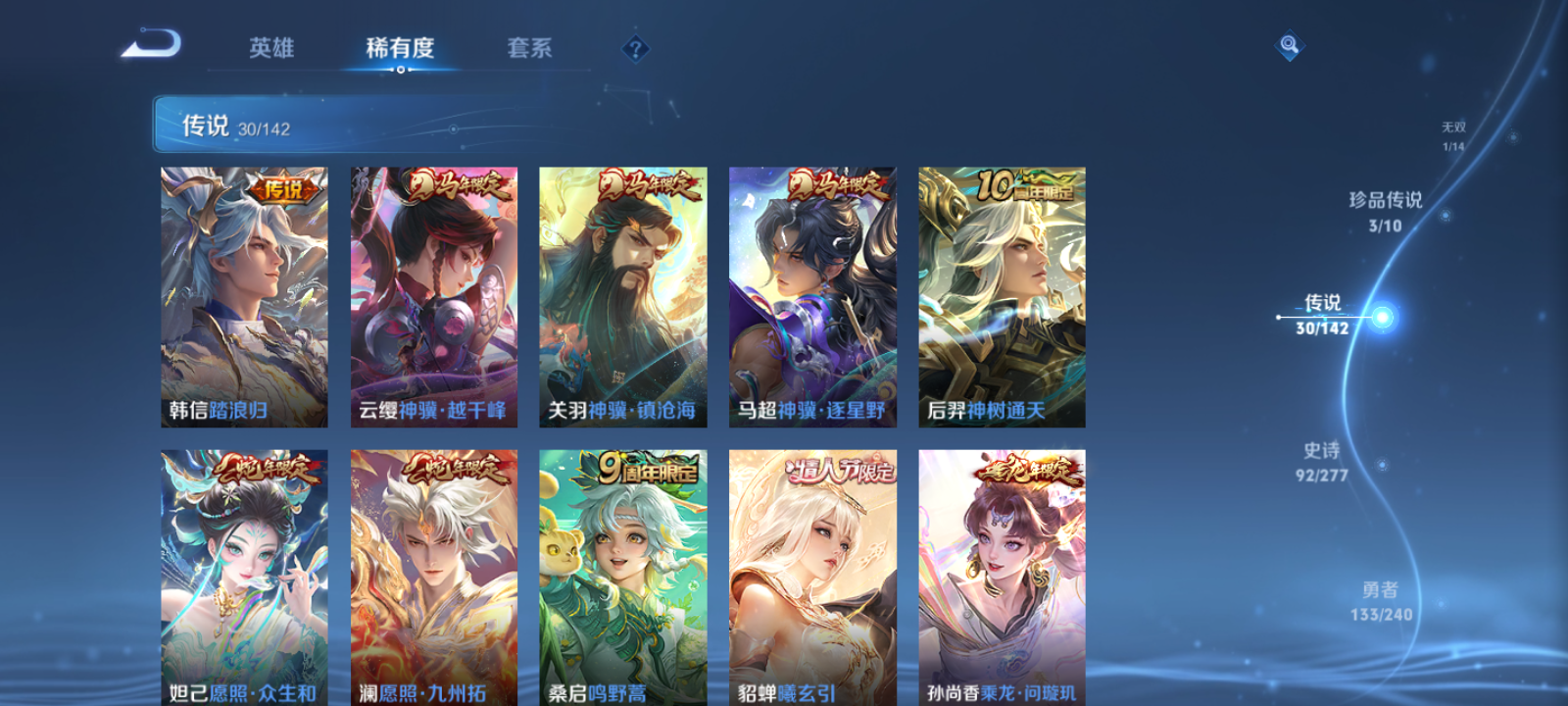This screenshot has height=706, width=1568.
Task: Open the 勇者 133/240 rarity section
Action: coord(1382,599)
